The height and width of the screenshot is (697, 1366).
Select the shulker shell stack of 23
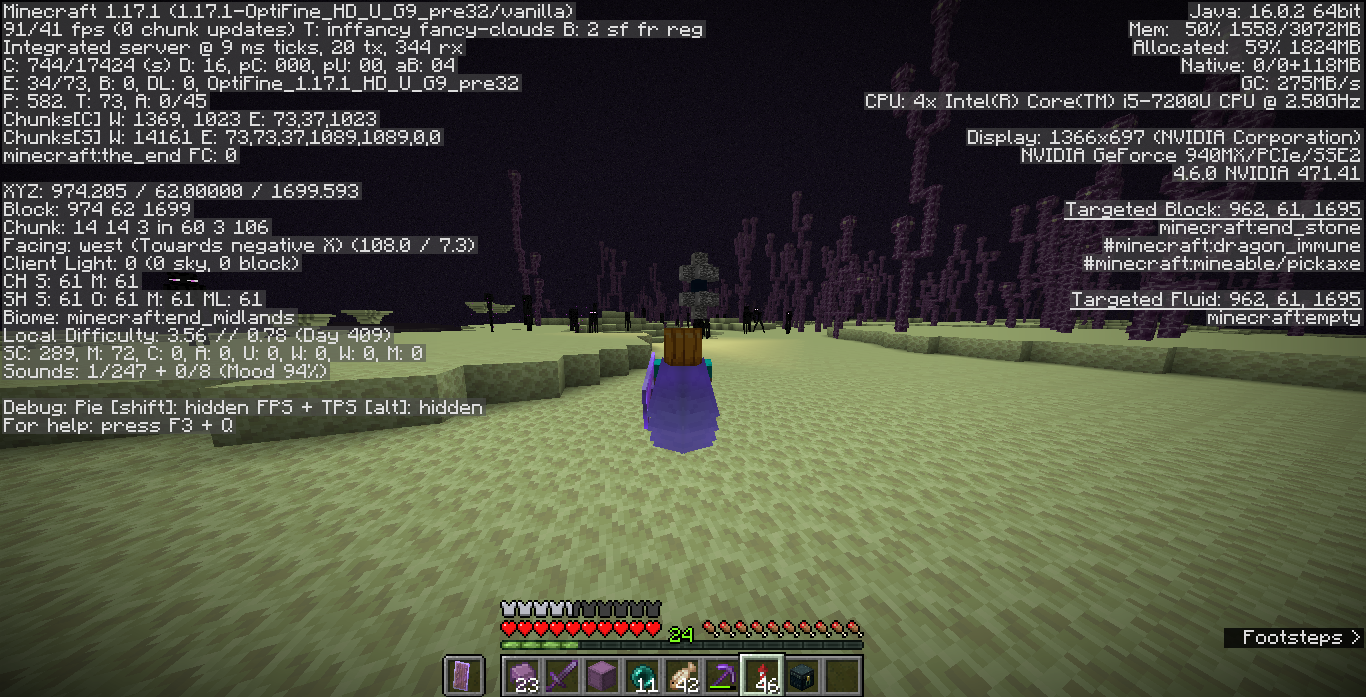[522, 675]
